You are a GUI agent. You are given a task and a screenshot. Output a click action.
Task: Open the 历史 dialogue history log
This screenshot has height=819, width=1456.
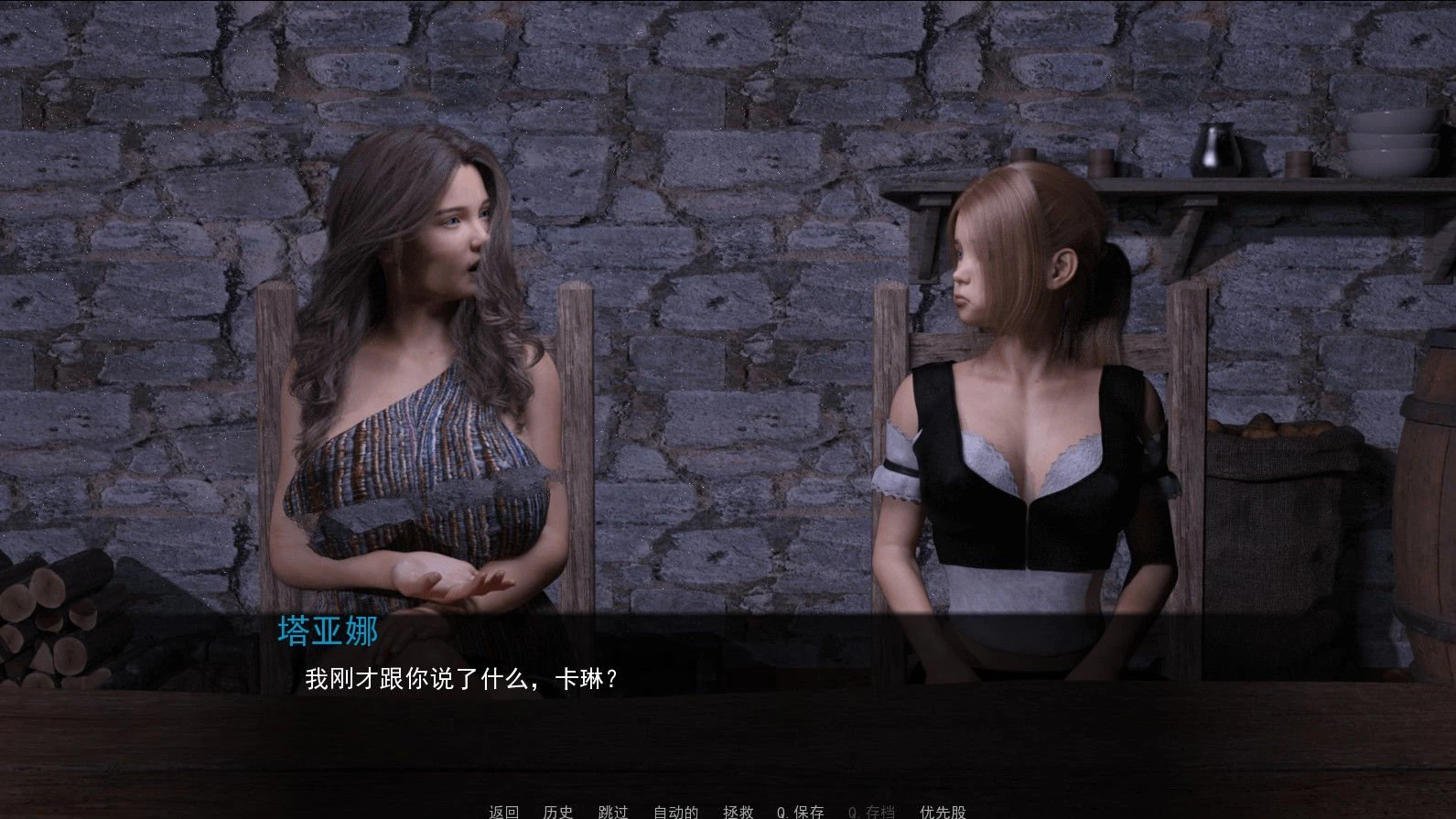tap(558, 811)
